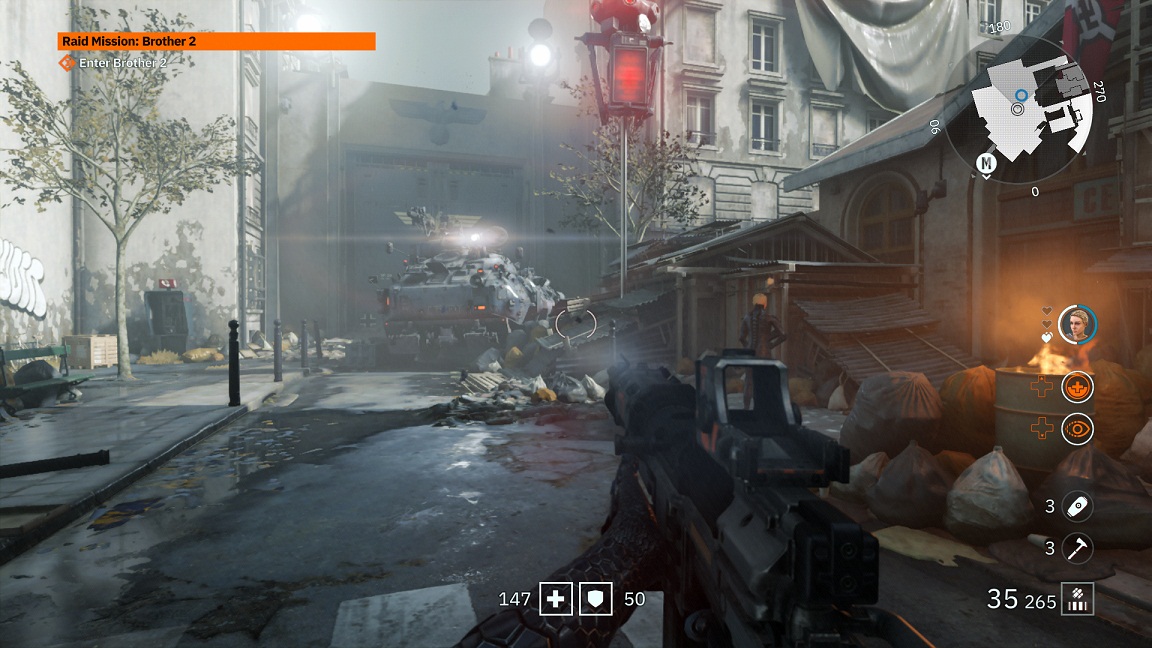The height and width of the screenshot is (648, 1152).
Task: Click the M mission marker on minimap
Action: [986, 163]
